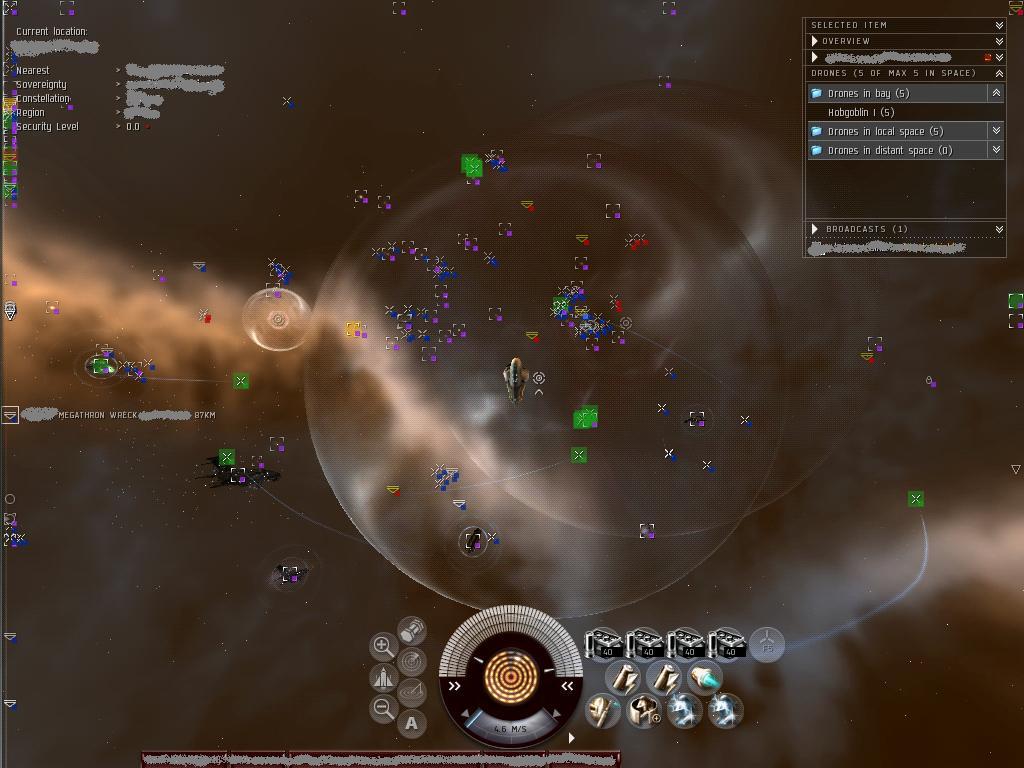Toggle the autopilot 'A' button
1024x768 pixels.
pyautogui.click(x=412, y=723)
